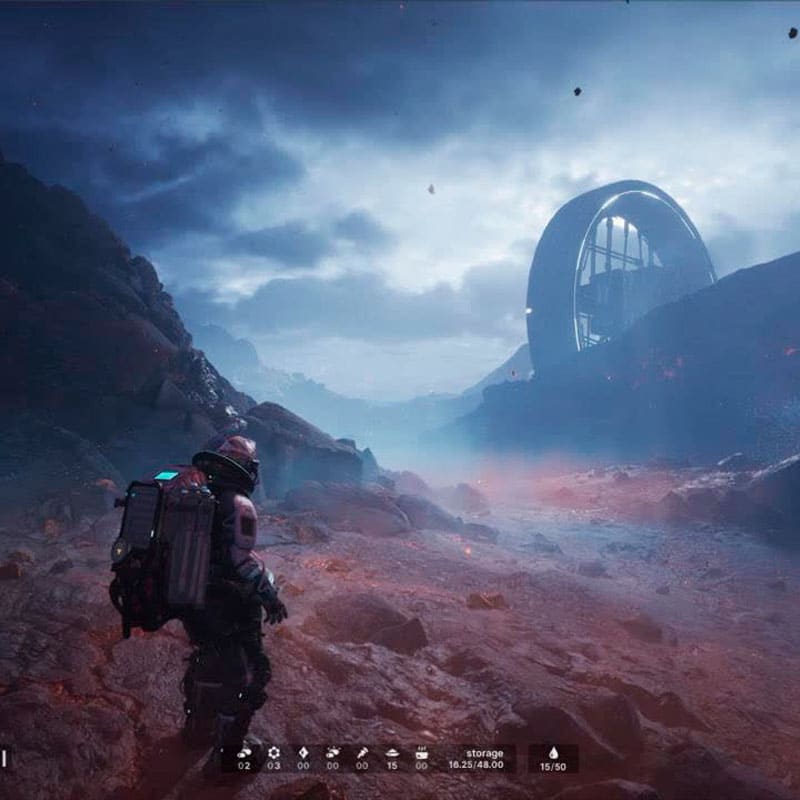Choose the sparkling ore resource icon
Viewport: 800px width, 800px height.
pos(332,752)
